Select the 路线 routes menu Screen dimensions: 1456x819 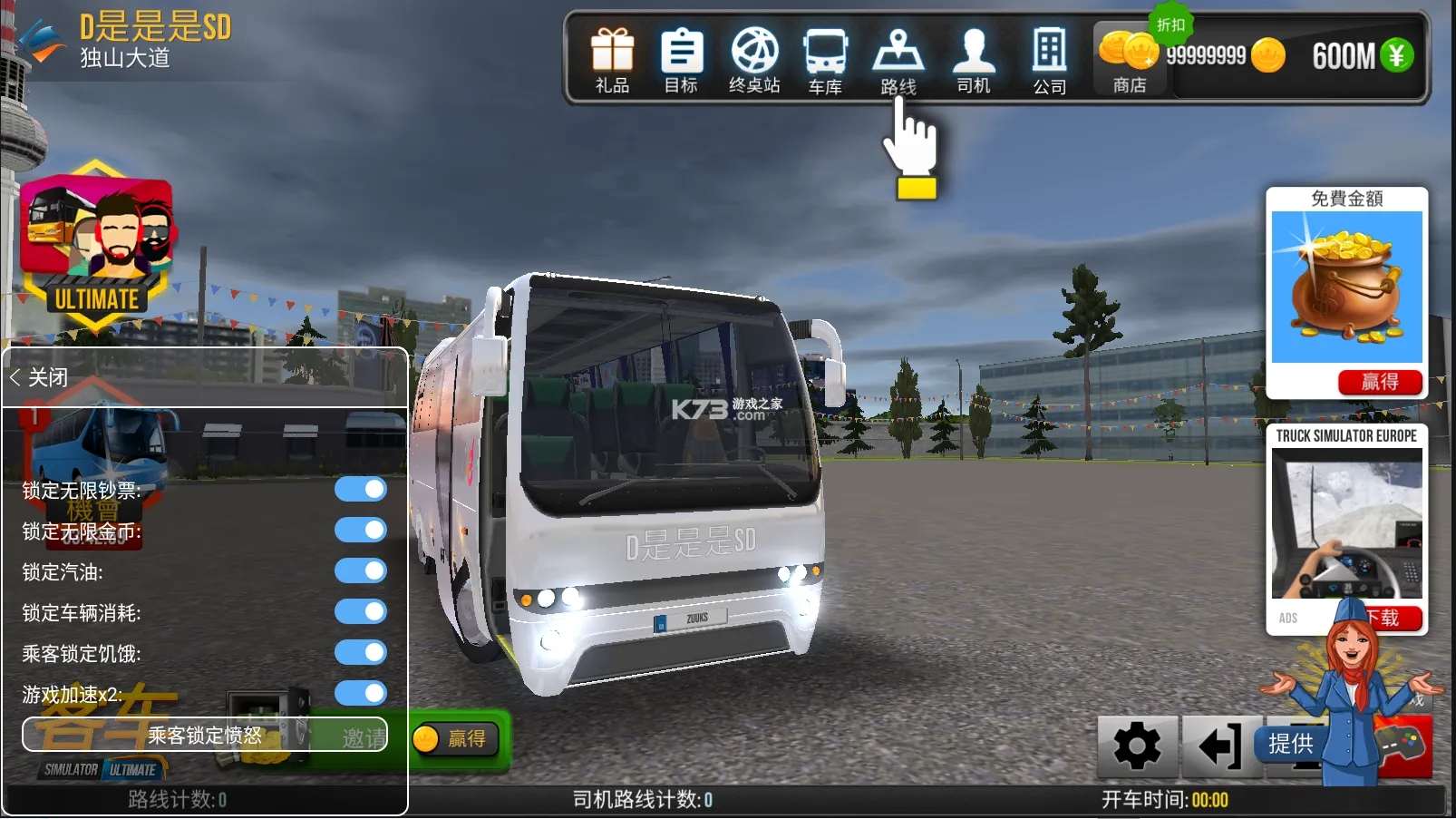(898, 62)
